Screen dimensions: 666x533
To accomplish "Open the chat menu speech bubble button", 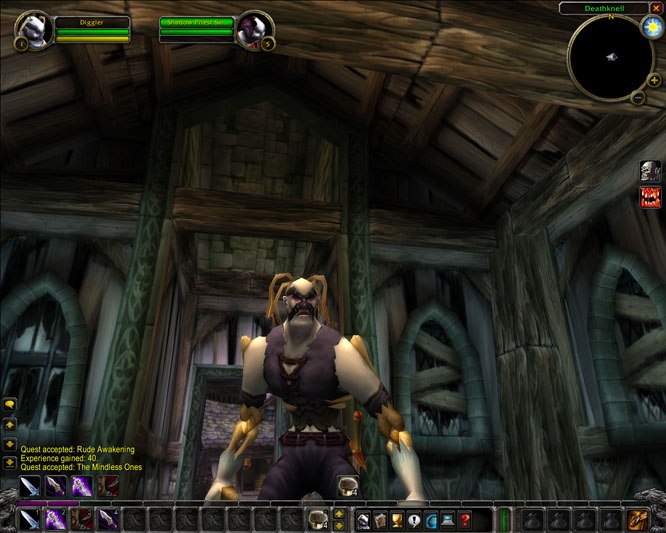I will (x=10, y=404).
